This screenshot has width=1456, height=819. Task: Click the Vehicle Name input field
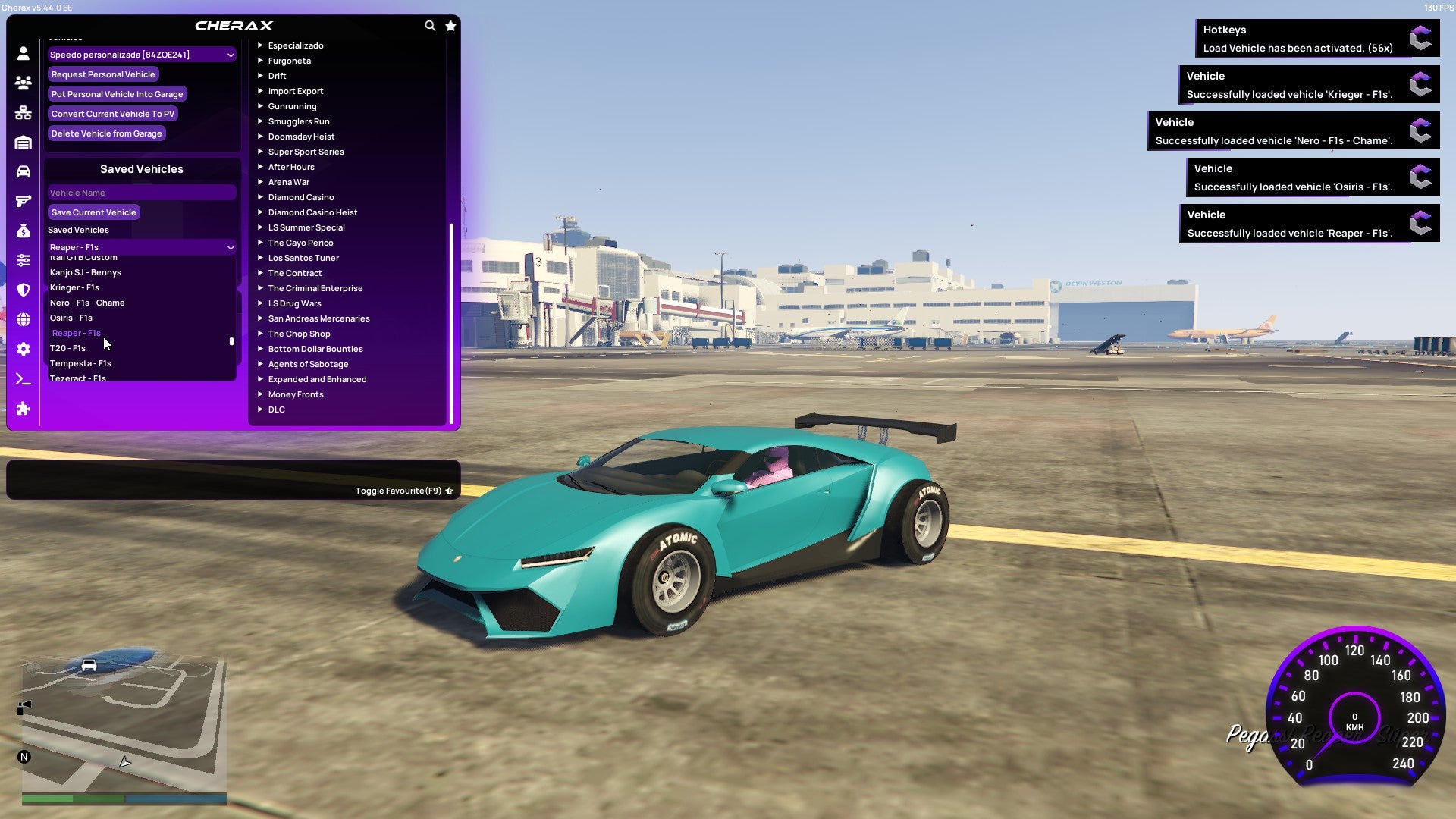[x=141, y=192]
